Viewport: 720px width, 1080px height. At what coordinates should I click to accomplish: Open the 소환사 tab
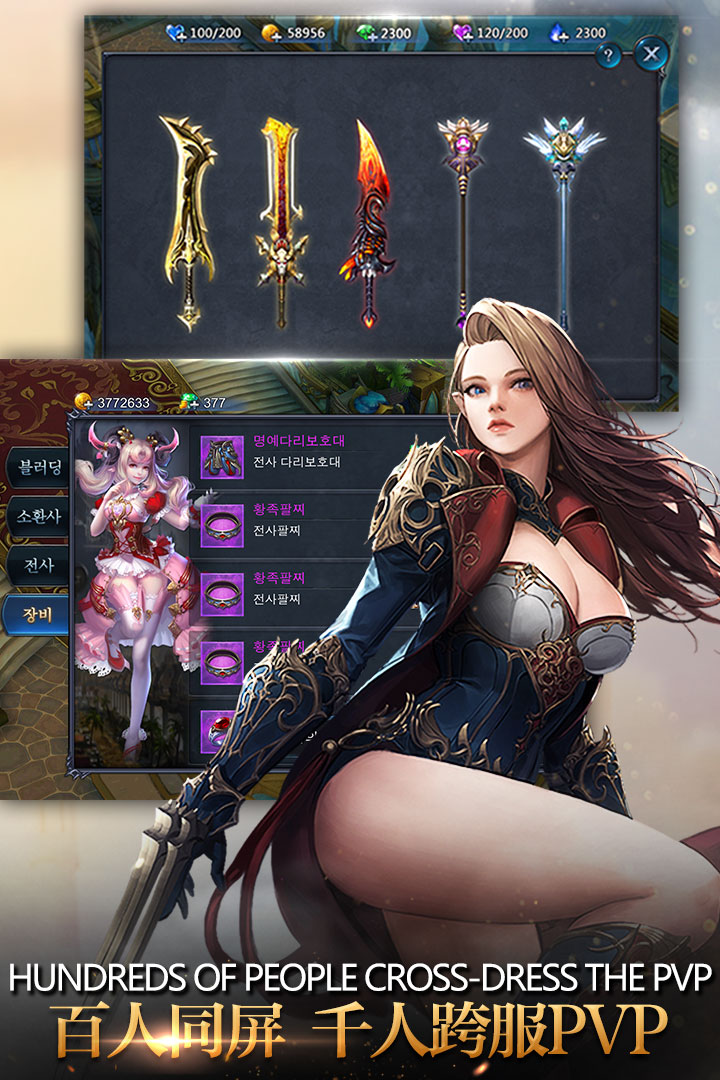tap(34, 518)
